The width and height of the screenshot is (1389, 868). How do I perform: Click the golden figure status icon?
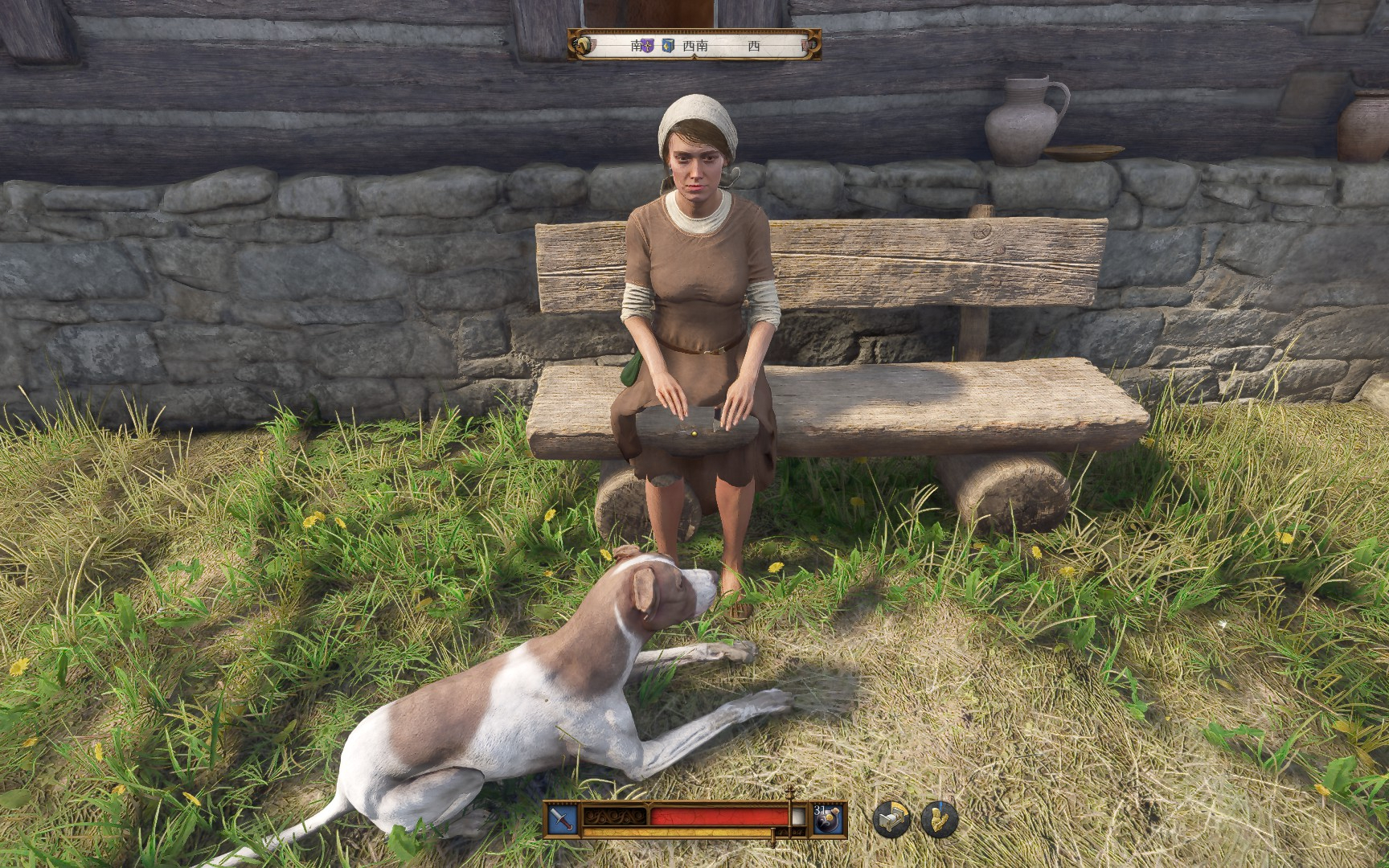click(x=938, y=819)
